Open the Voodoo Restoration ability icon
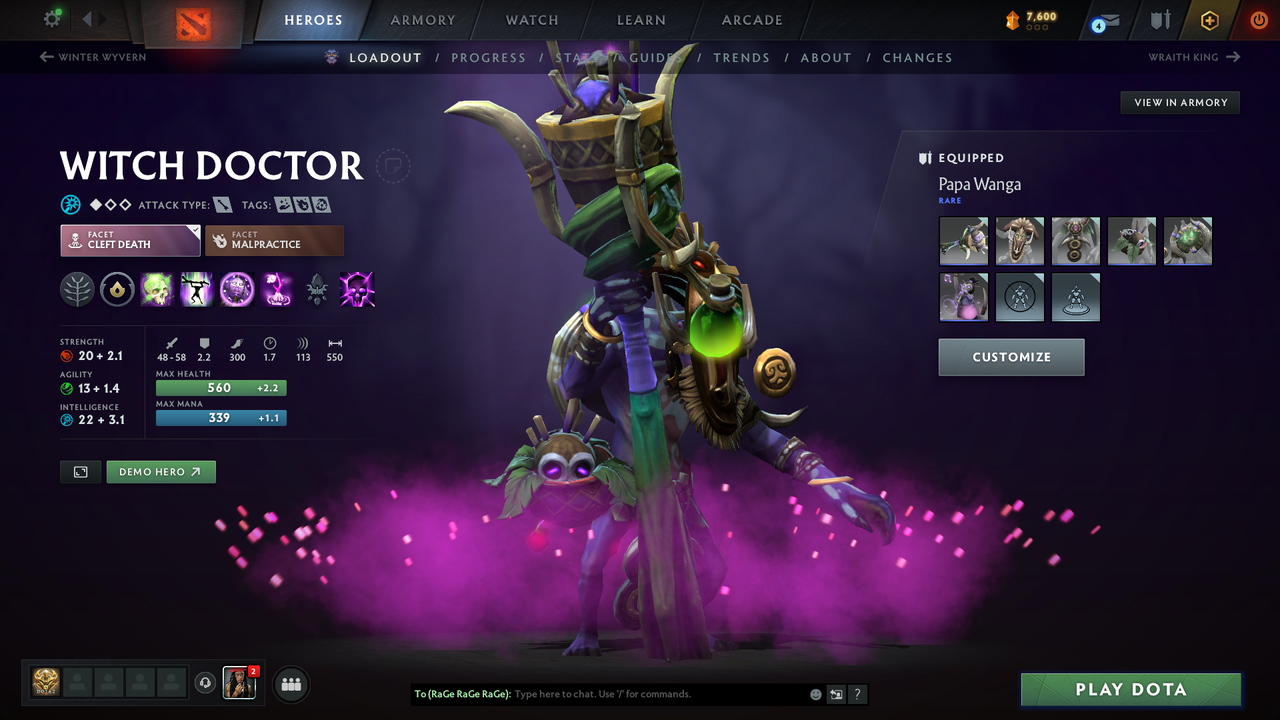The width and height of the screenshot is (1280, 720). [196, 290]
